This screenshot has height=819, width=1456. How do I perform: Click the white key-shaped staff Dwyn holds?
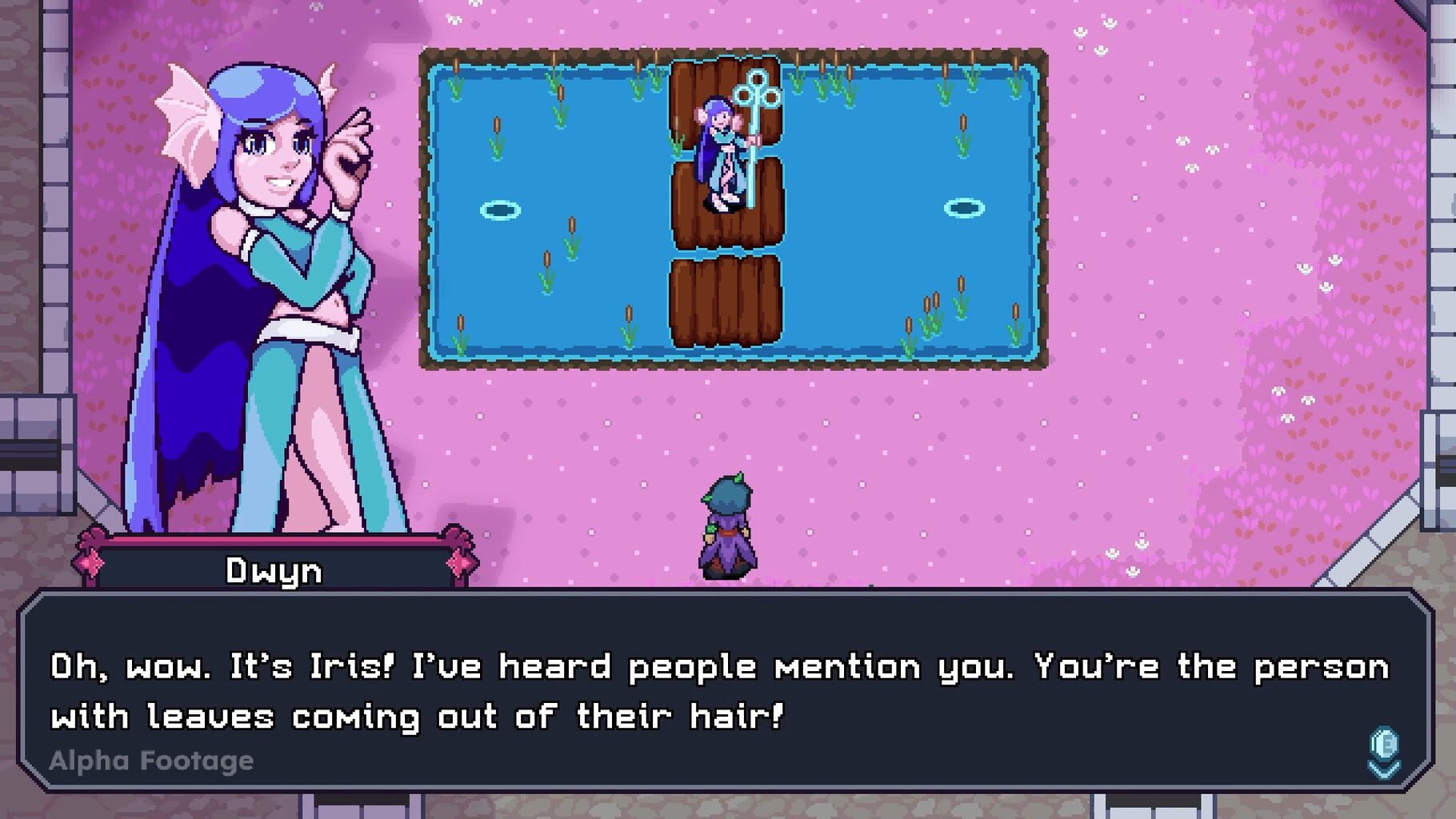pos(756,128)
